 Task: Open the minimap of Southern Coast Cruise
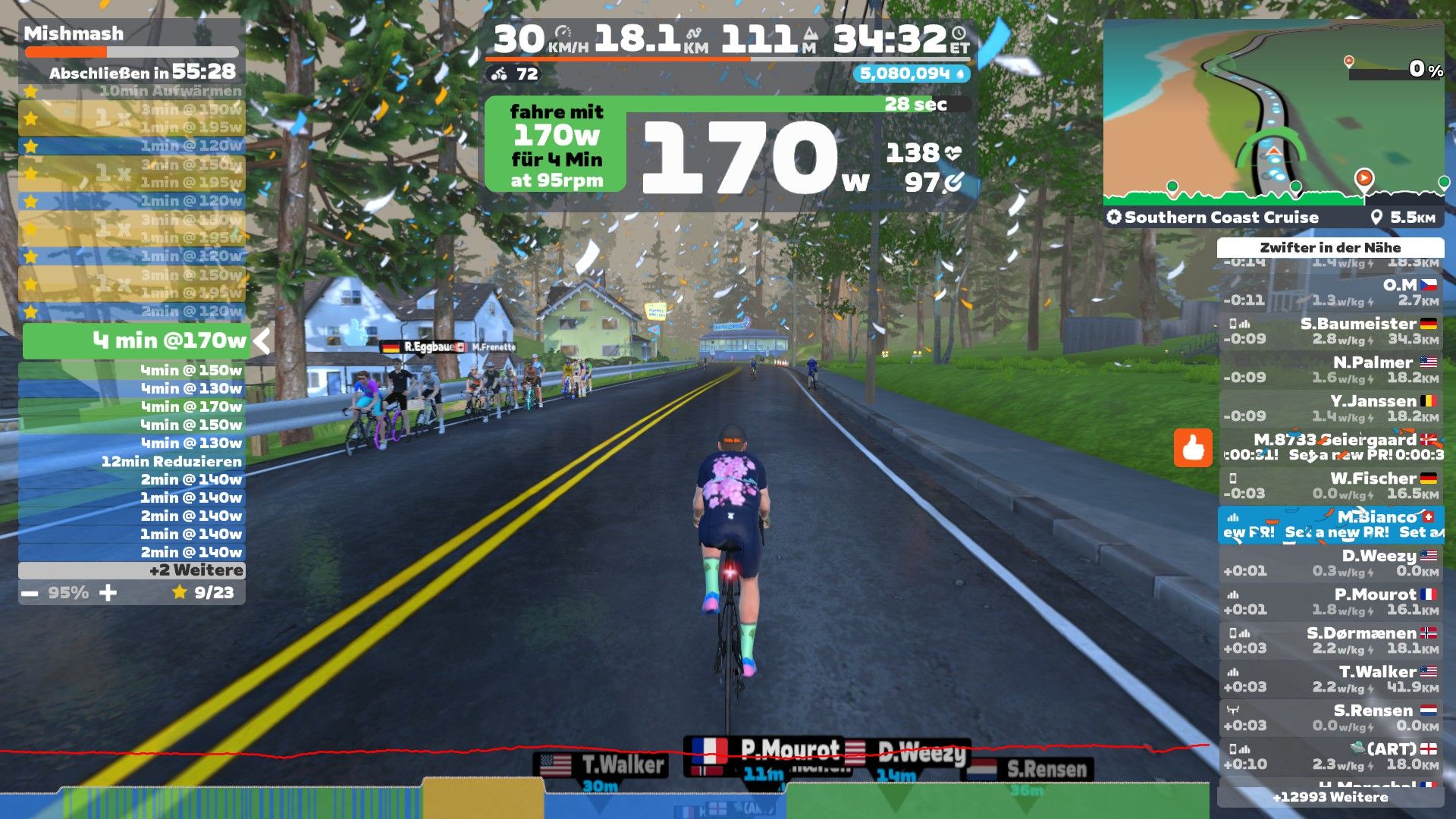click(x=1272, y=114)
